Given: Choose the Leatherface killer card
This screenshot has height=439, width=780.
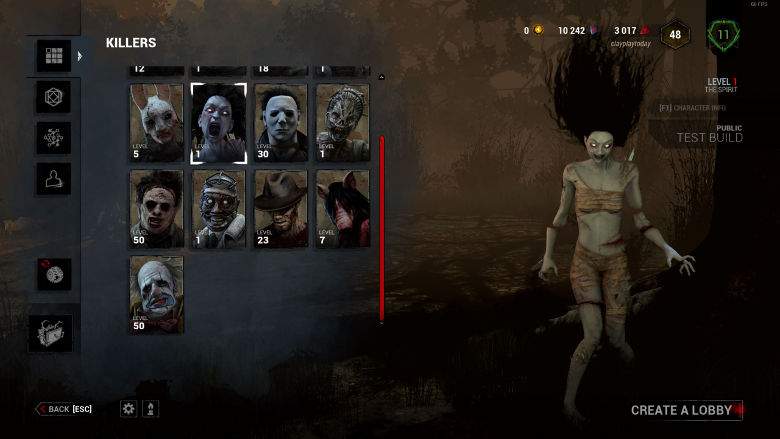Looking at the screenshot, I should [x=157, y=209].
